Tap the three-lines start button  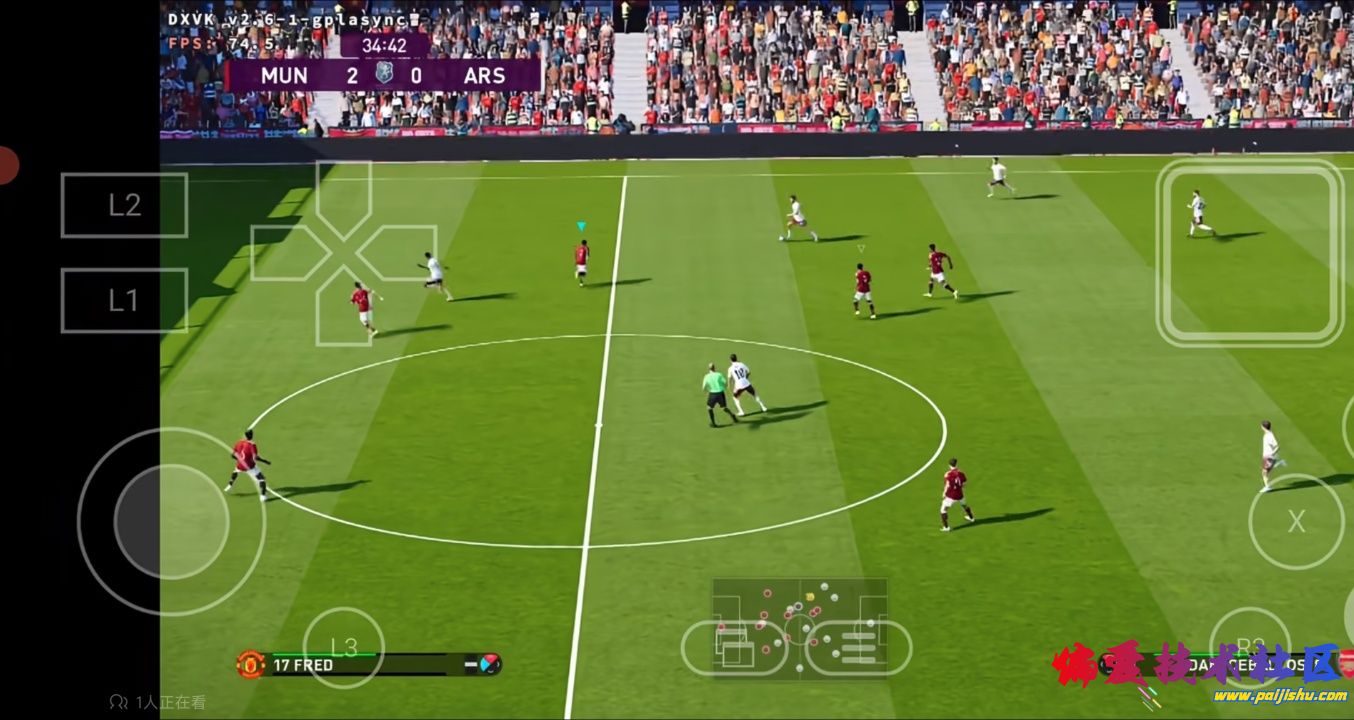pyautogui.click(x=858, y=648)
